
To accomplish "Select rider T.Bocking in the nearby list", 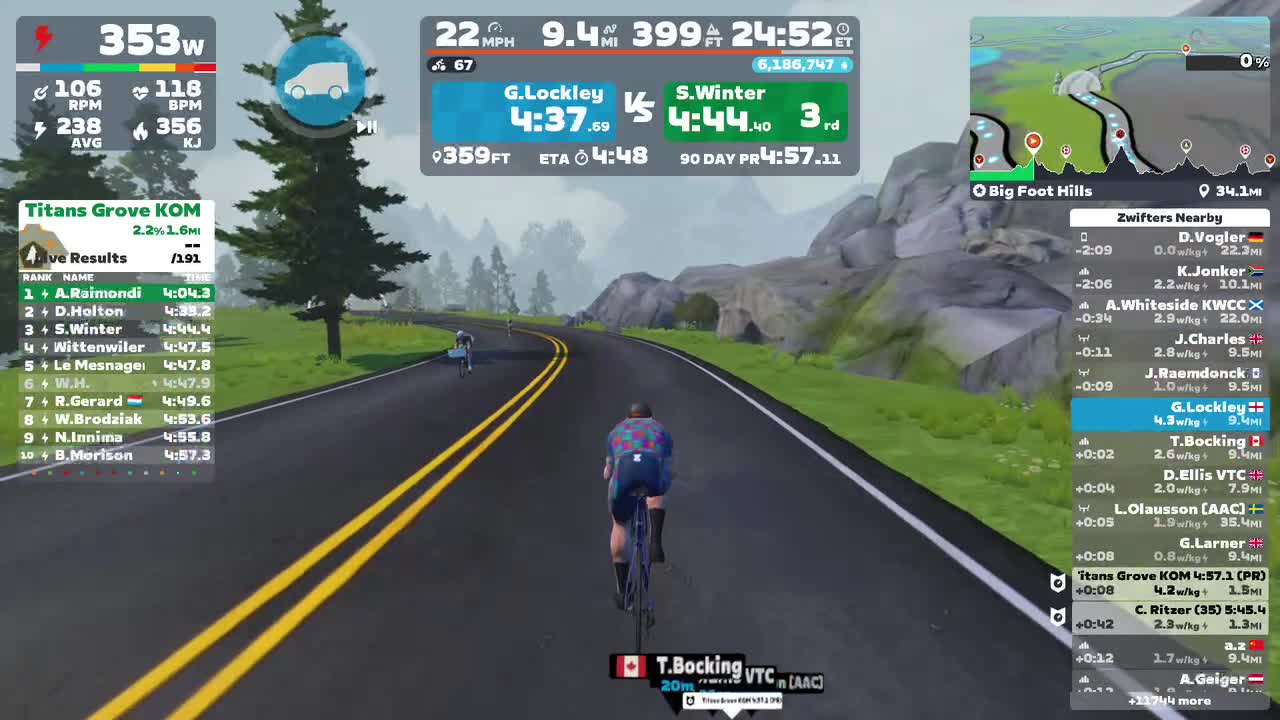I will (x=1170, y=447).
